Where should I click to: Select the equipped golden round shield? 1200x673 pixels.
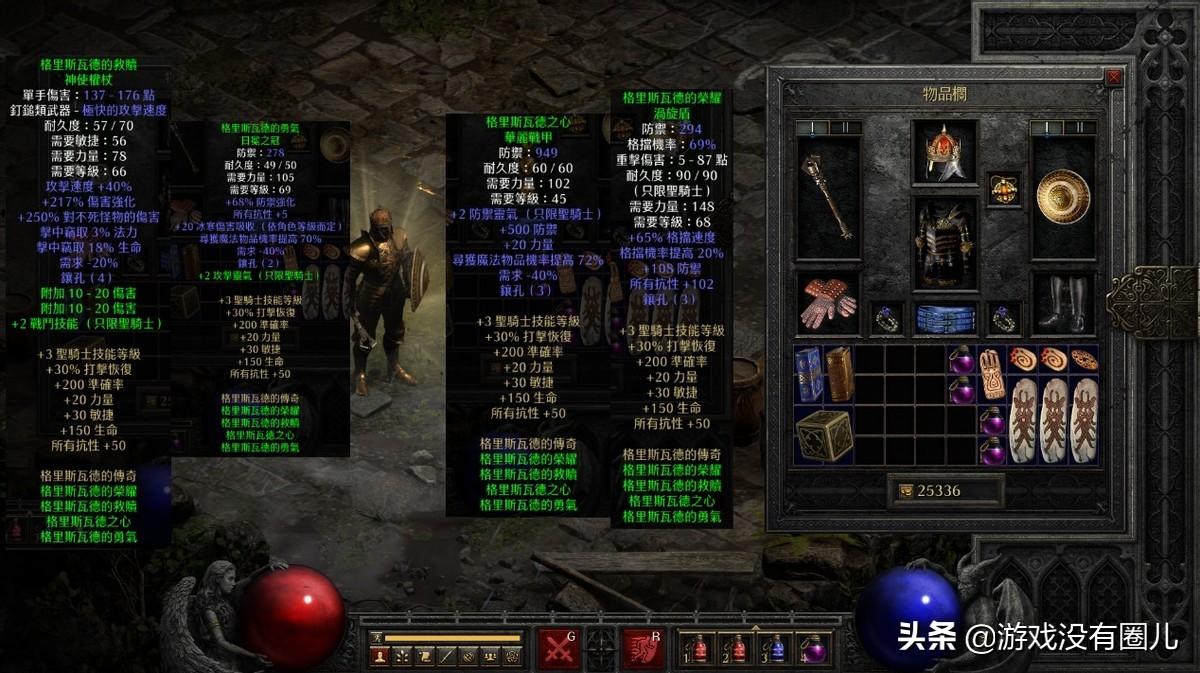pyautogui.click(x=1064, y=193)
